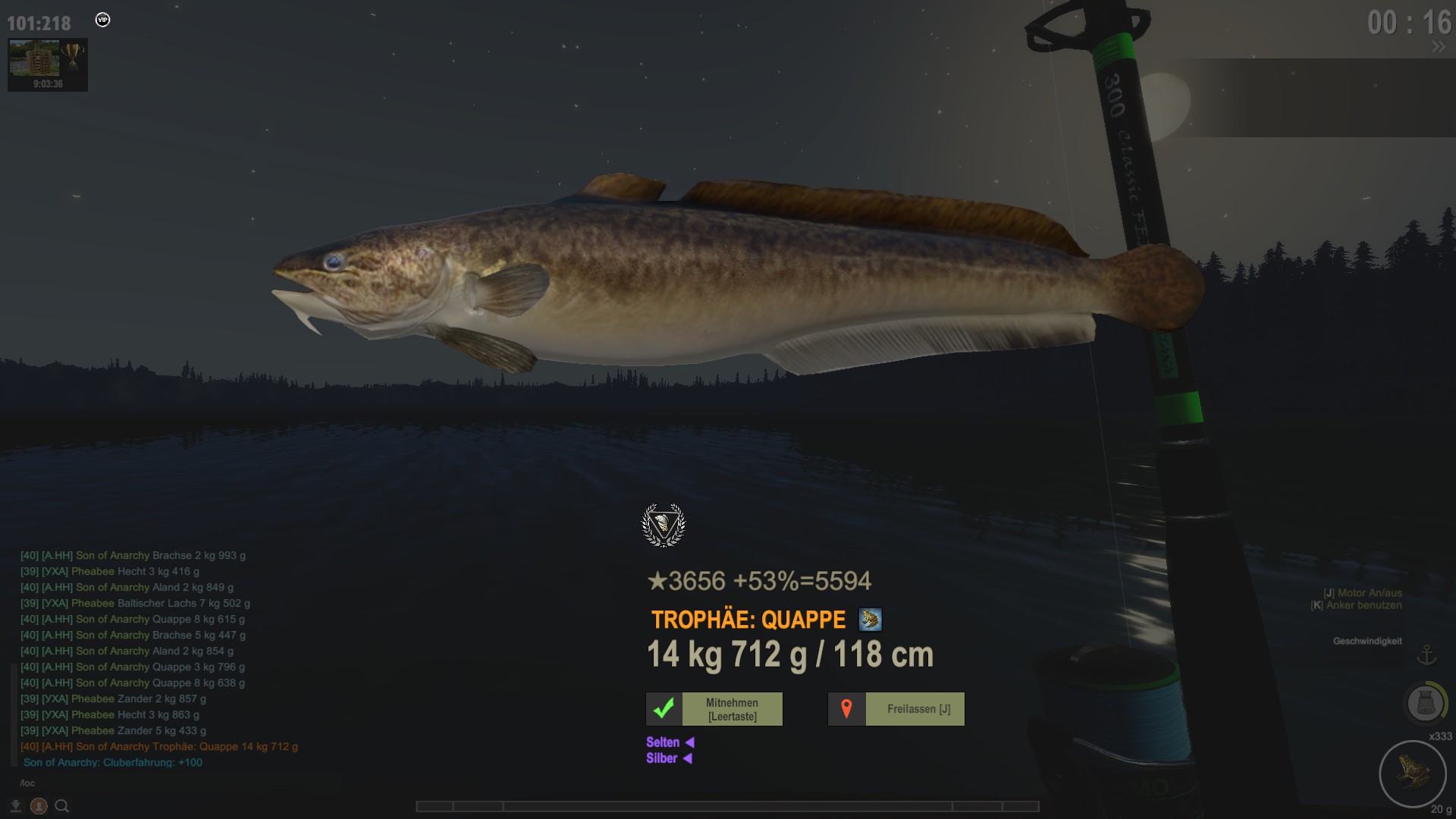Expand the double-arrow beneath the clock
This screenshot has height=819, width=1456.
pos(1438,47)
